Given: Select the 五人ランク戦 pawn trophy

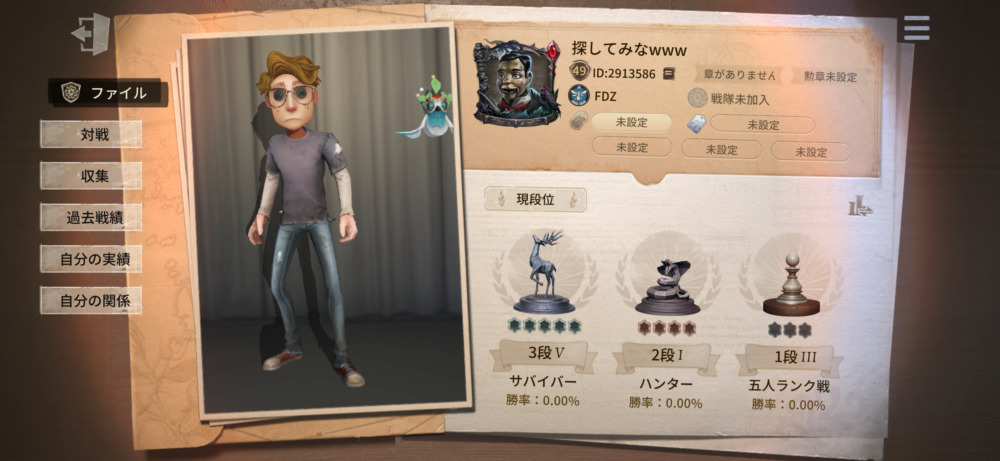Looking at the screenshot, I should pos(790,285).
